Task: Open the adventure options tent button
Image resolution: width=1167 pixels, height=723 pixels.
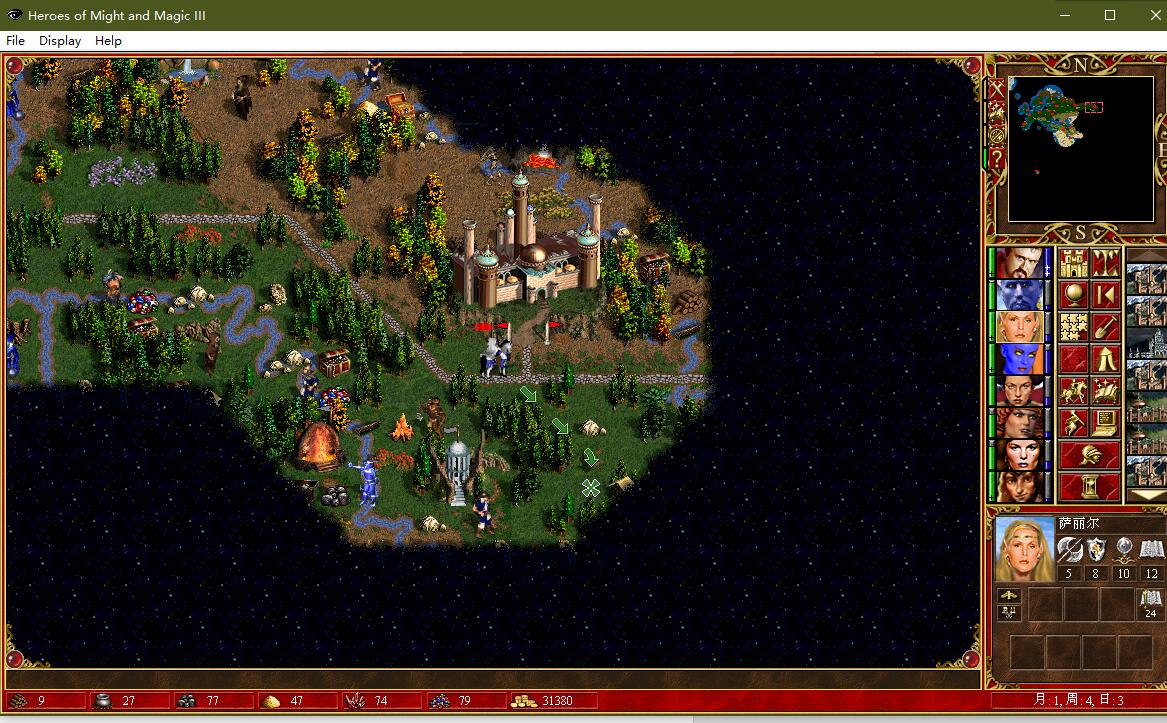Action: 1105,360
